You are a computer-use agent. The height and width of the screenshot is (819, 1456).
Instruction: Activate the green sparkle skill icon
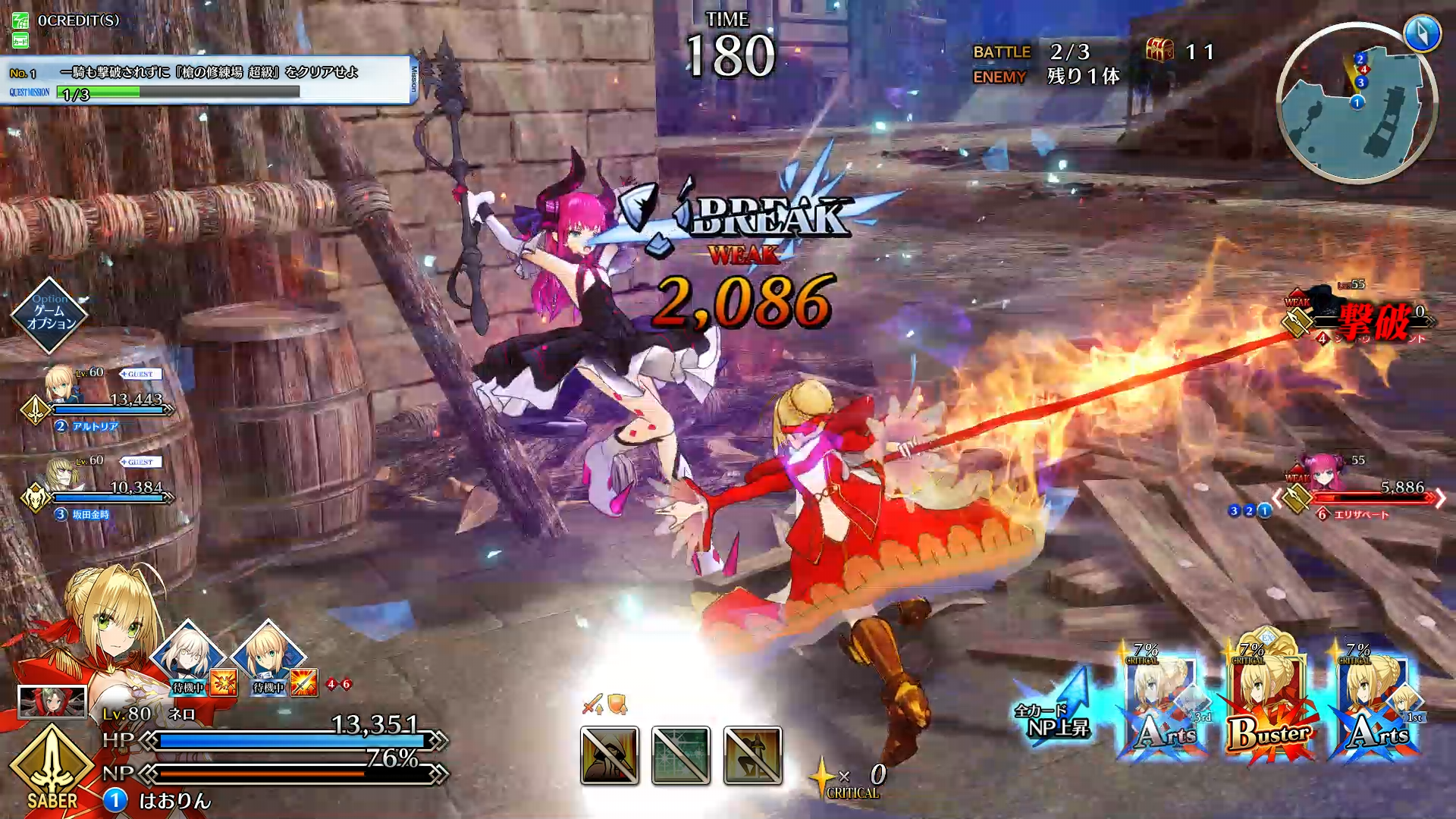(681, 755)
